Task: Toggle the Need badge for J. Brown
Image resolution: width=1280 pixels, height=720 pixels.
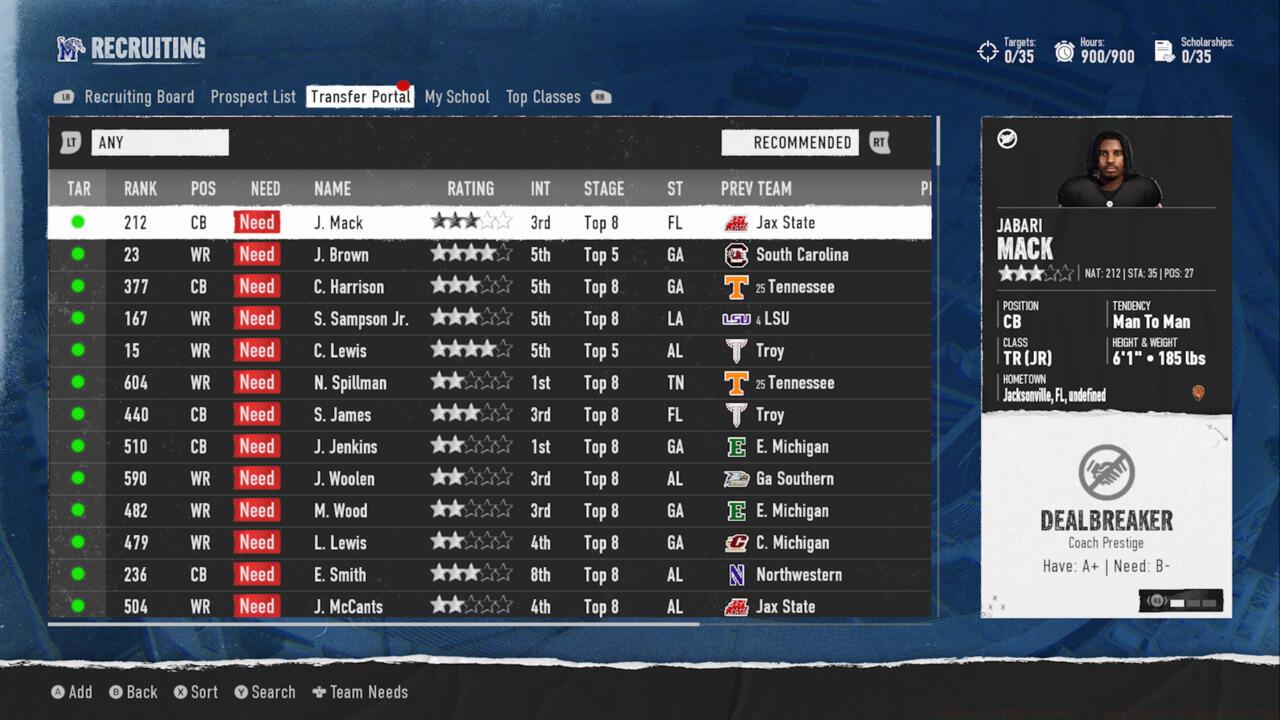Action: pos(256,254)
